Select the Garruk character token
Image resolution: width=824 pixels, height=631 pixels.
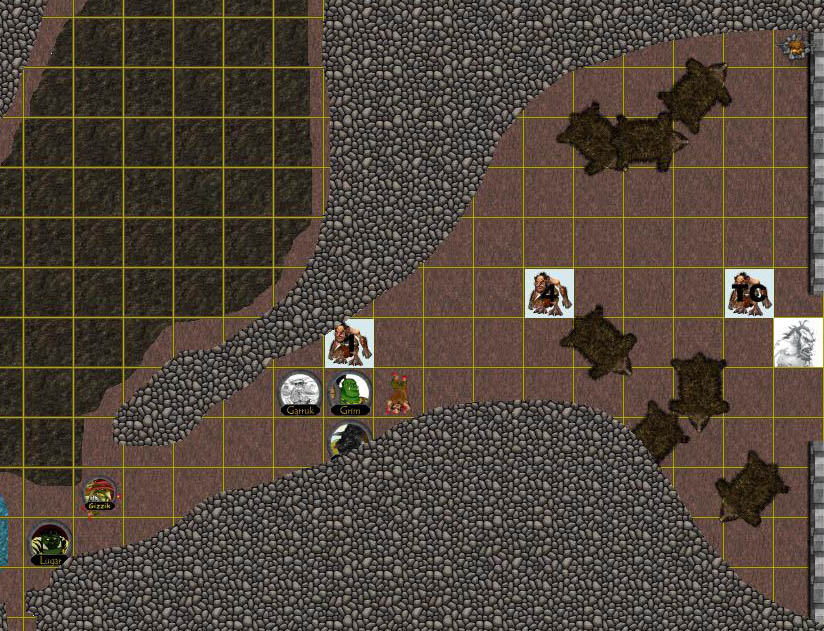pos(300,393)
